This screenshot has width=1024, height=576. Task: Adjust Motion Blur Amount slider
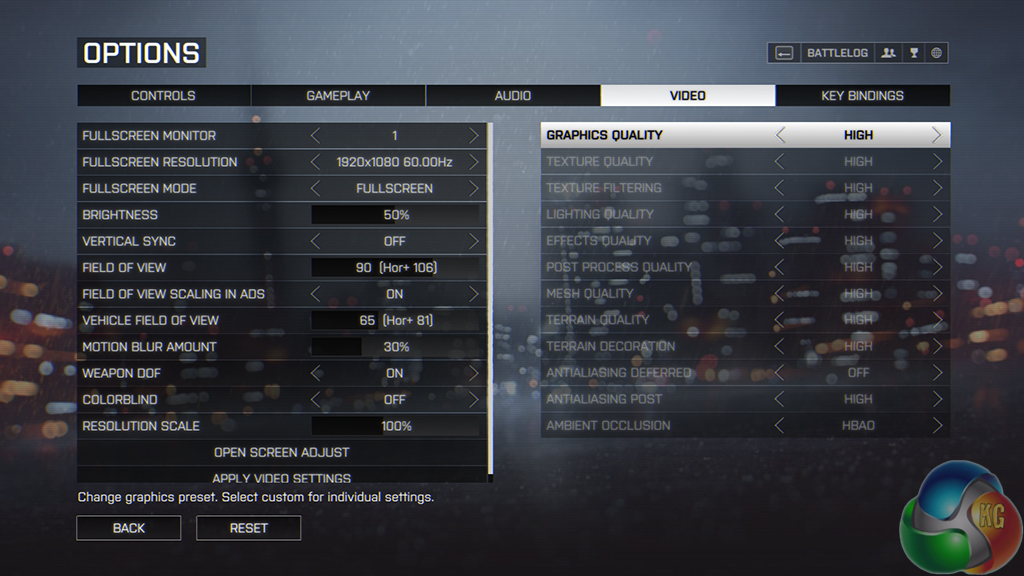397,347
